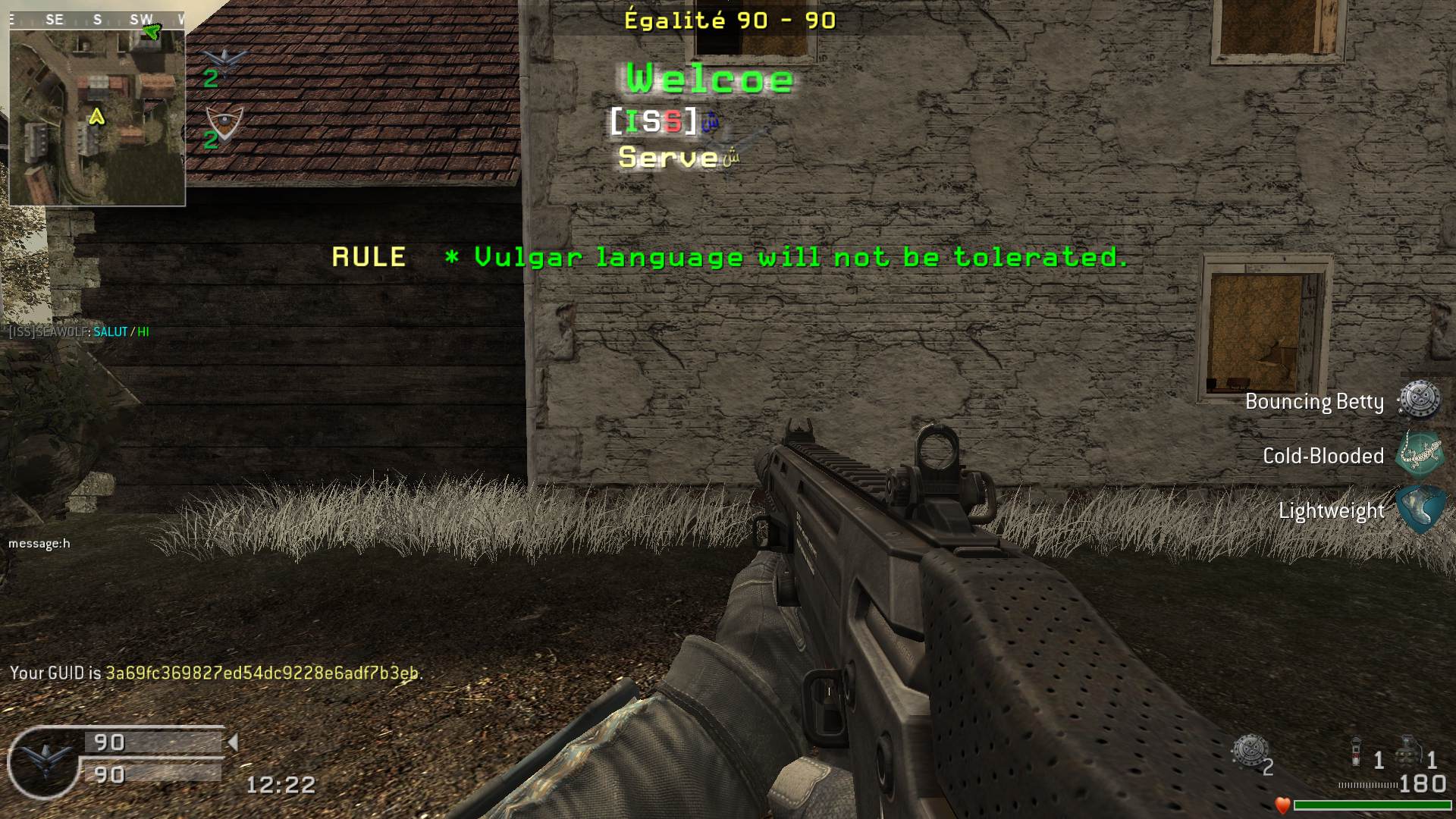Viewport: 1456px width, 819px height.
Task: Click the Cold-Blooded perk icon
Action: click(1419, 453)
